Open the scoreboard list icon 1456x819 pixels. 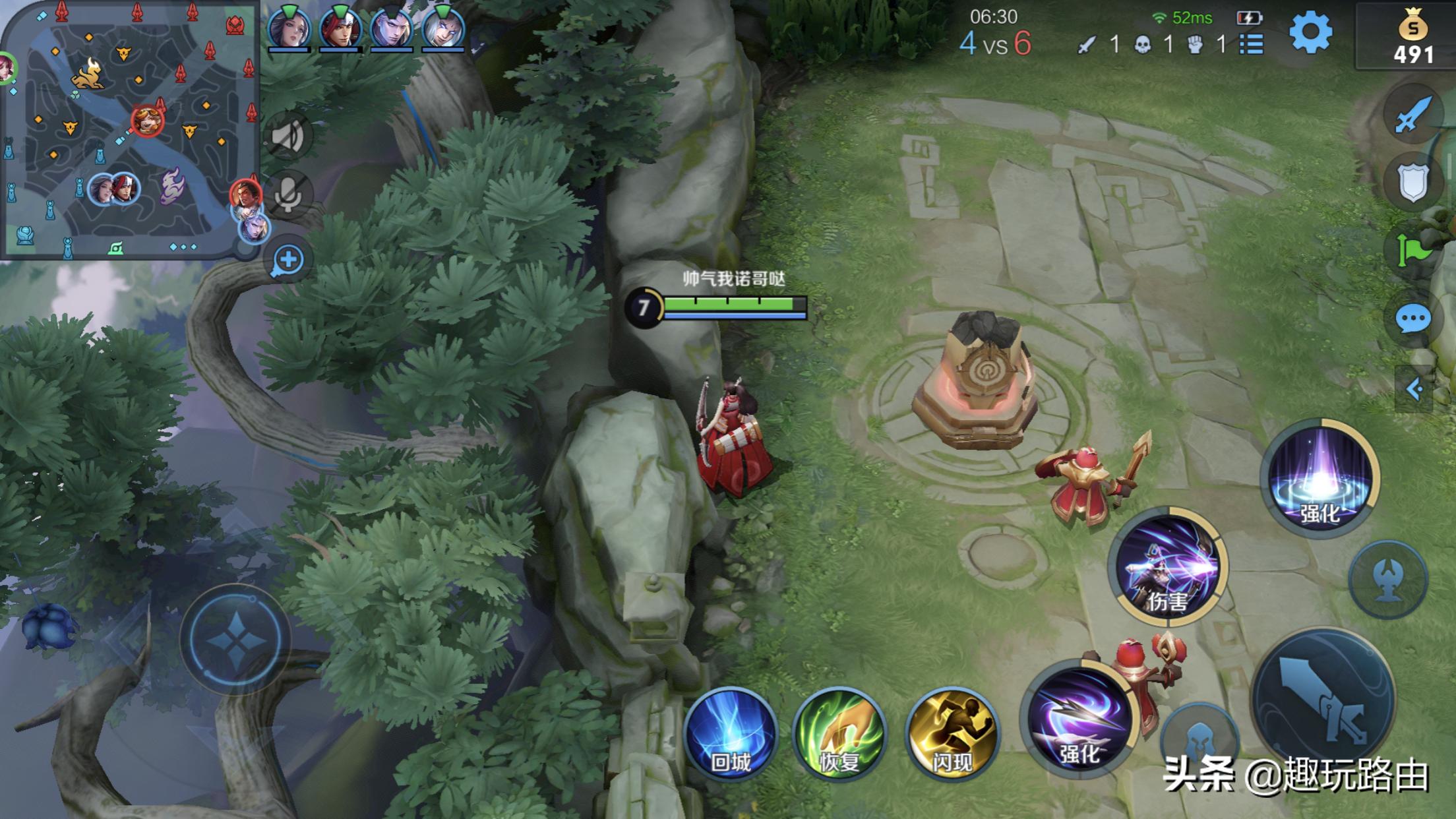point(1251,44)
